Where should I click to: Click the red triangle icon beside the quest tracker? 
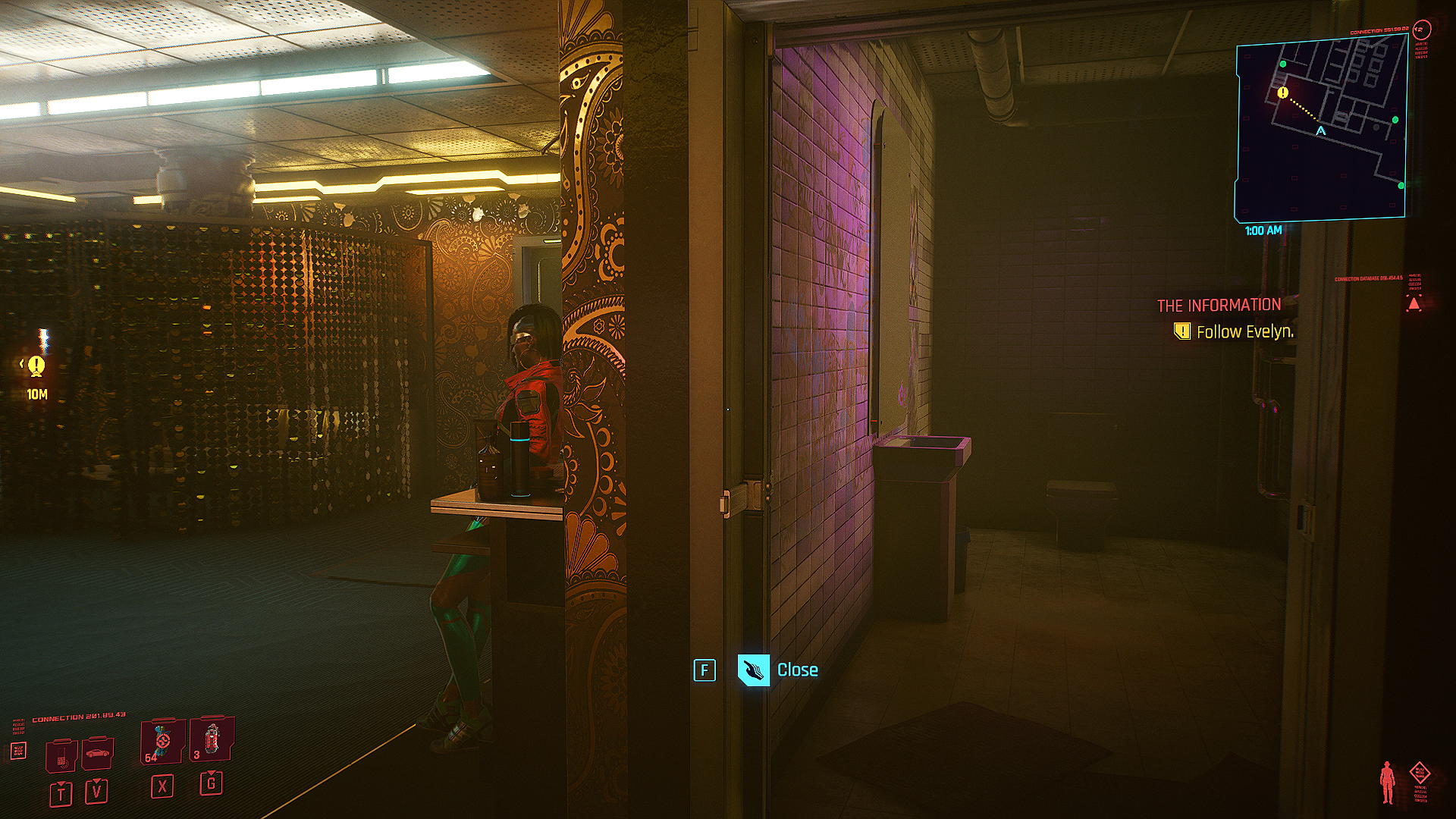pos(1414,304)
